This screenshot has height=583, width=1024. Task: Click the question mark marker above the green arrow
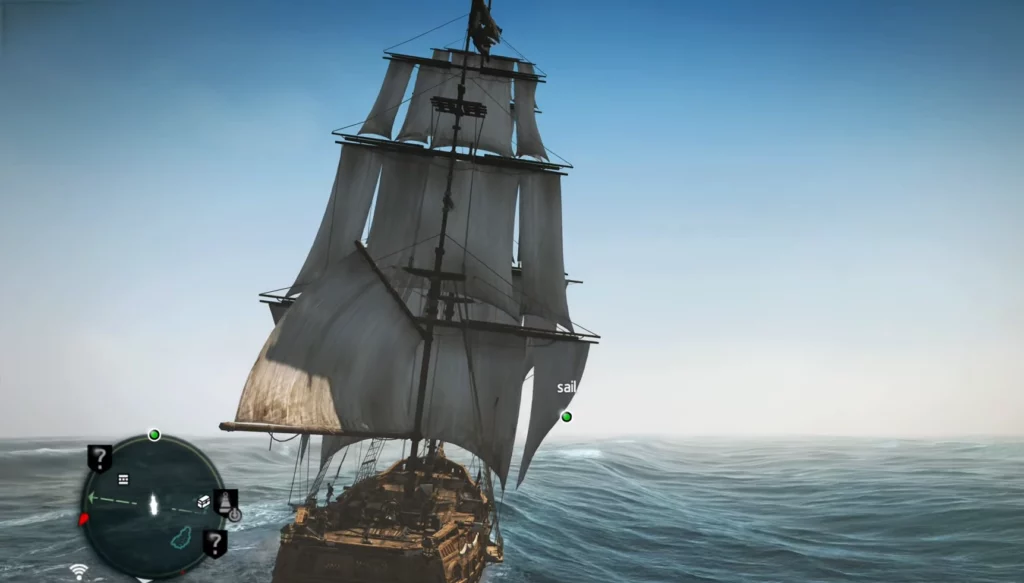click(x=99, y=458)
